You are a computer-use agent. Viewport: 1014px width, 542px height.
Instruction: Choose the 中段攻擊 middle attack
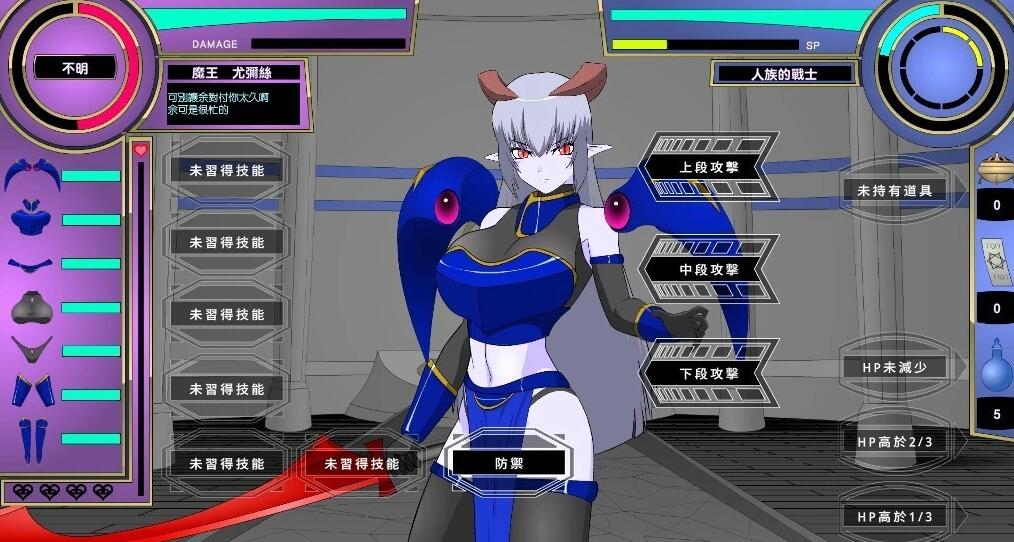point(708,269)
